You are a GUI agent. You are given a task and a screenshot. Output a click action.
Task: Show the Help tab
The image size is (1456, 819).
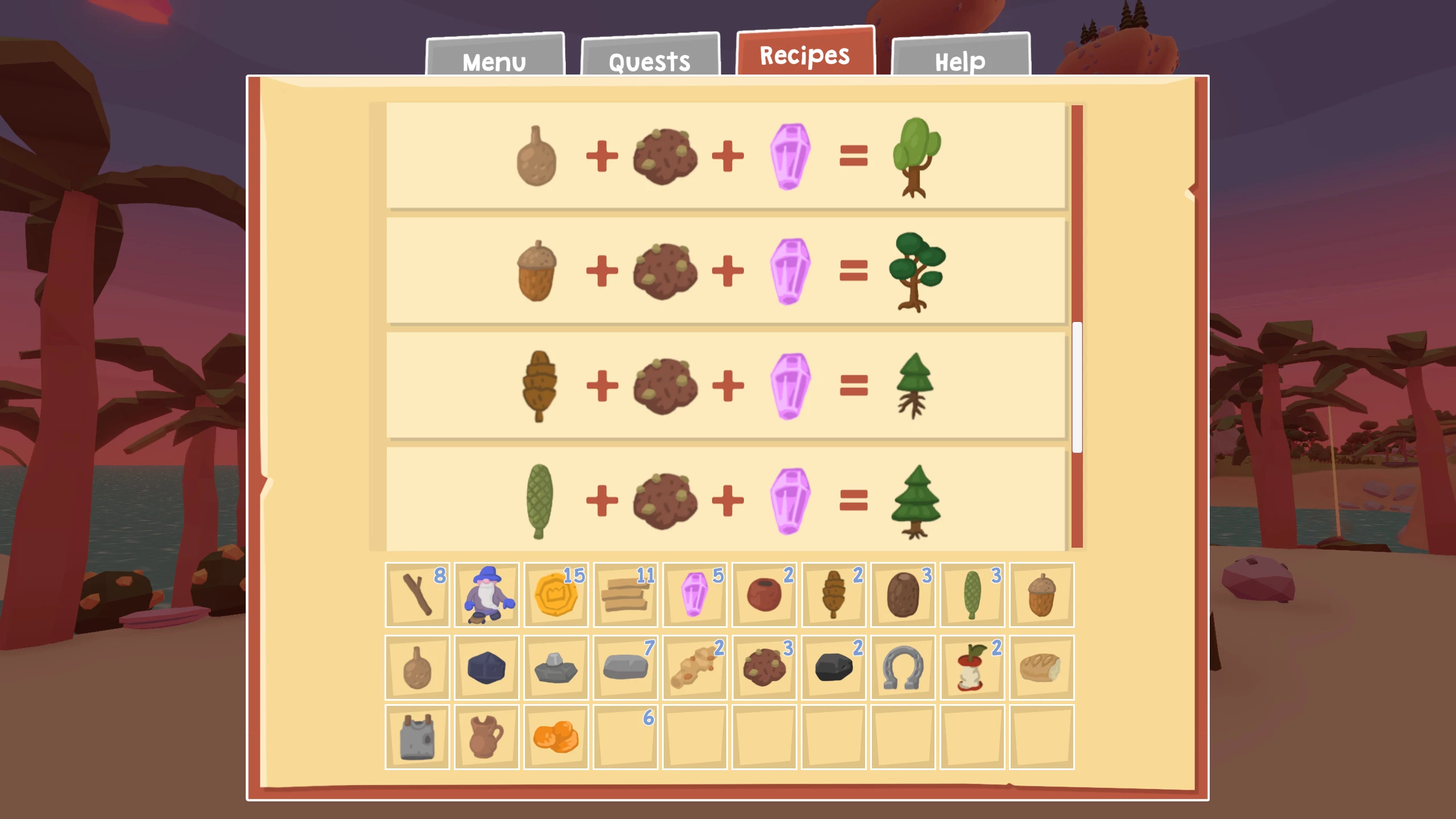pyautogui.click(x=960, y=60)
